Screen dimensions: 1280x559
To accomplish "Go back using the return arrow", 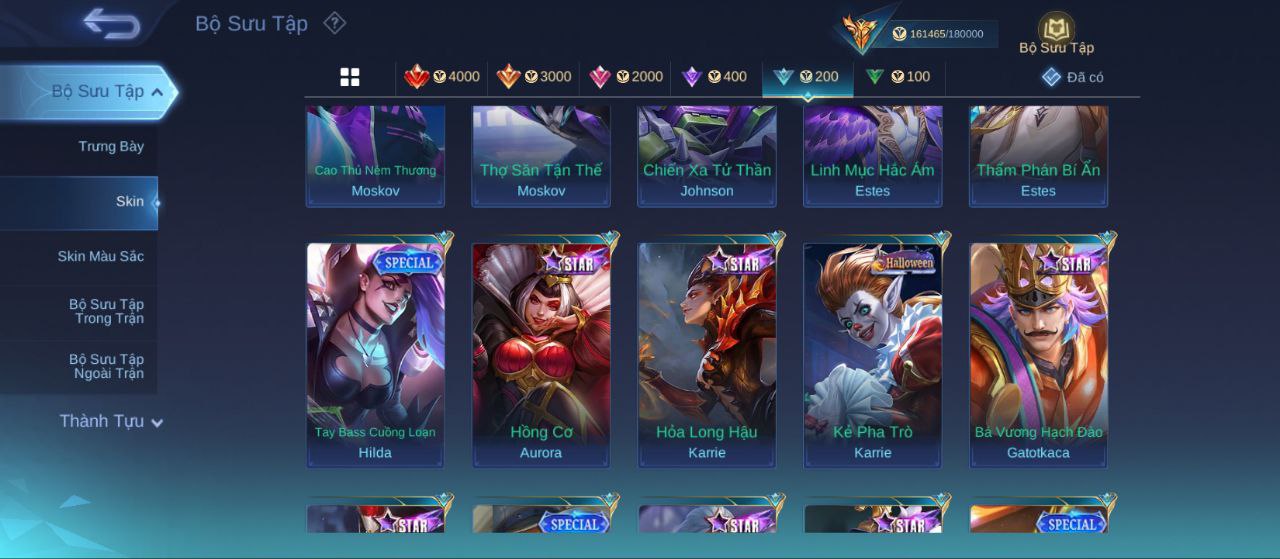I will pyautogui.click(x=111, y=24).
